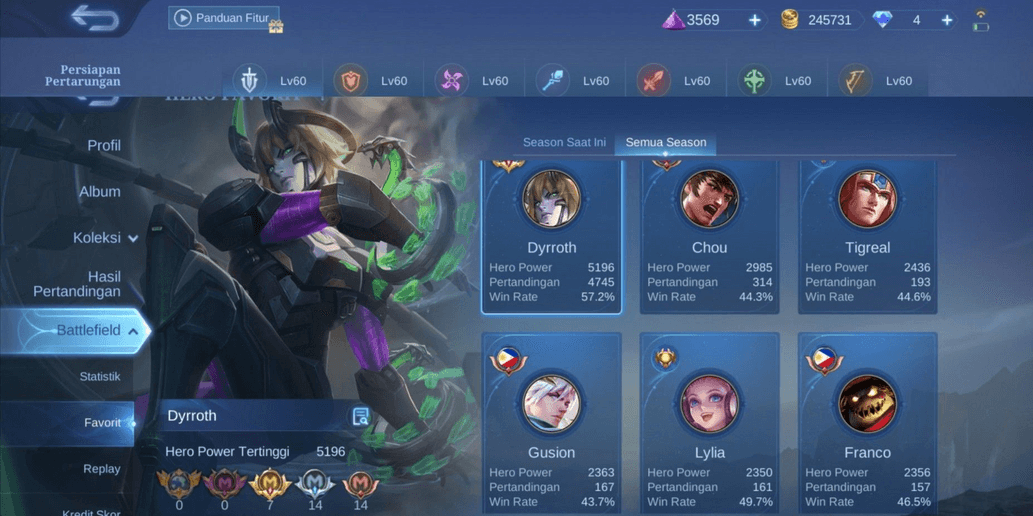Open the Replay sub-section
1033x516 pixels.
(x=102, y=469)
